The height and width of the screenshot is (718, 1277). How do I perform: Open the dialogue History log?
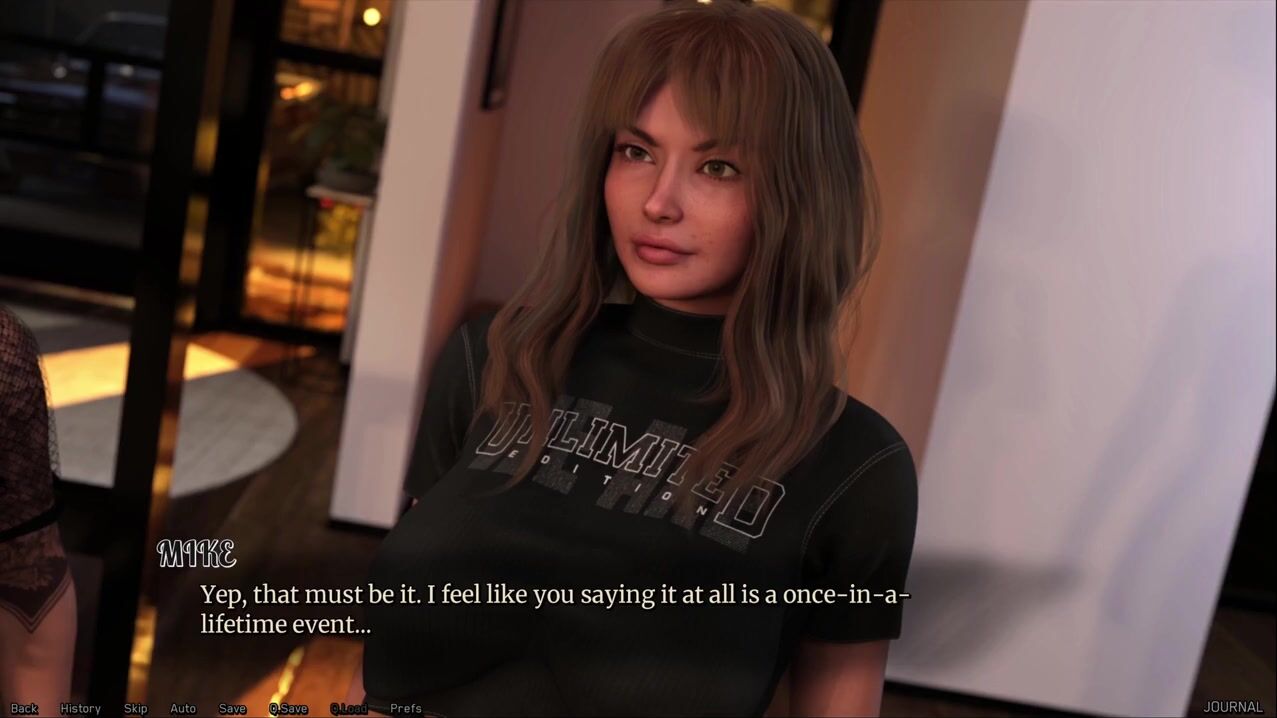pyautogui.click(x=80, y=708)
